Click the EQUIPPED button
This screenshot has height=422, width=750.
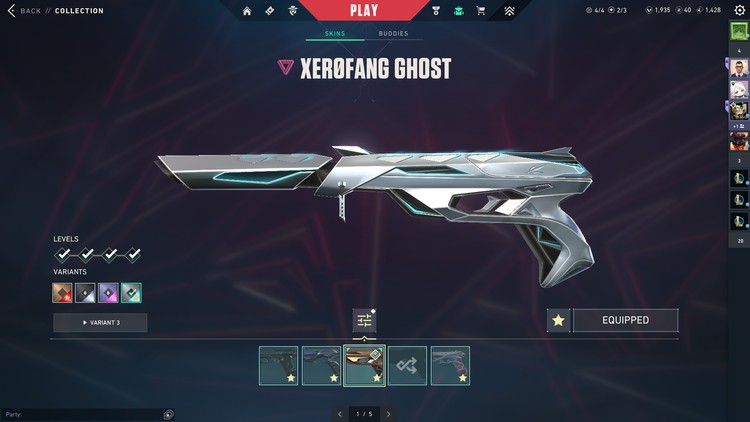click(x=625, y=320)
